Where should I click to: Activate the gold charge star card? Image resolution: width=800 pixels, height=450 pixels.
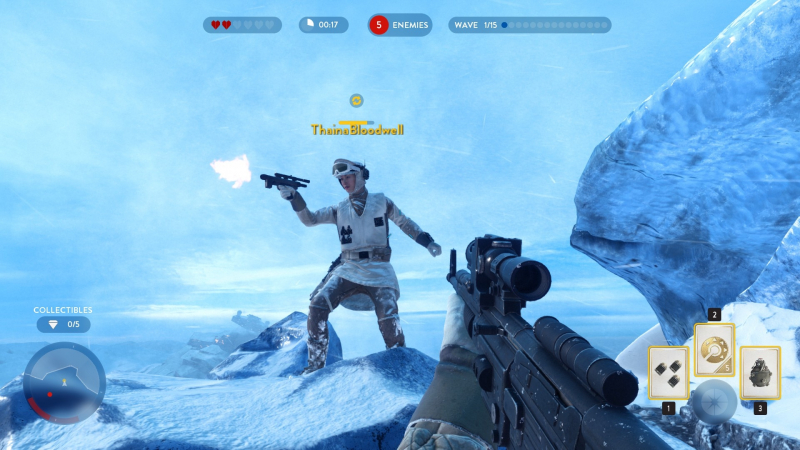pyautogui.click(x=714, y=349)
